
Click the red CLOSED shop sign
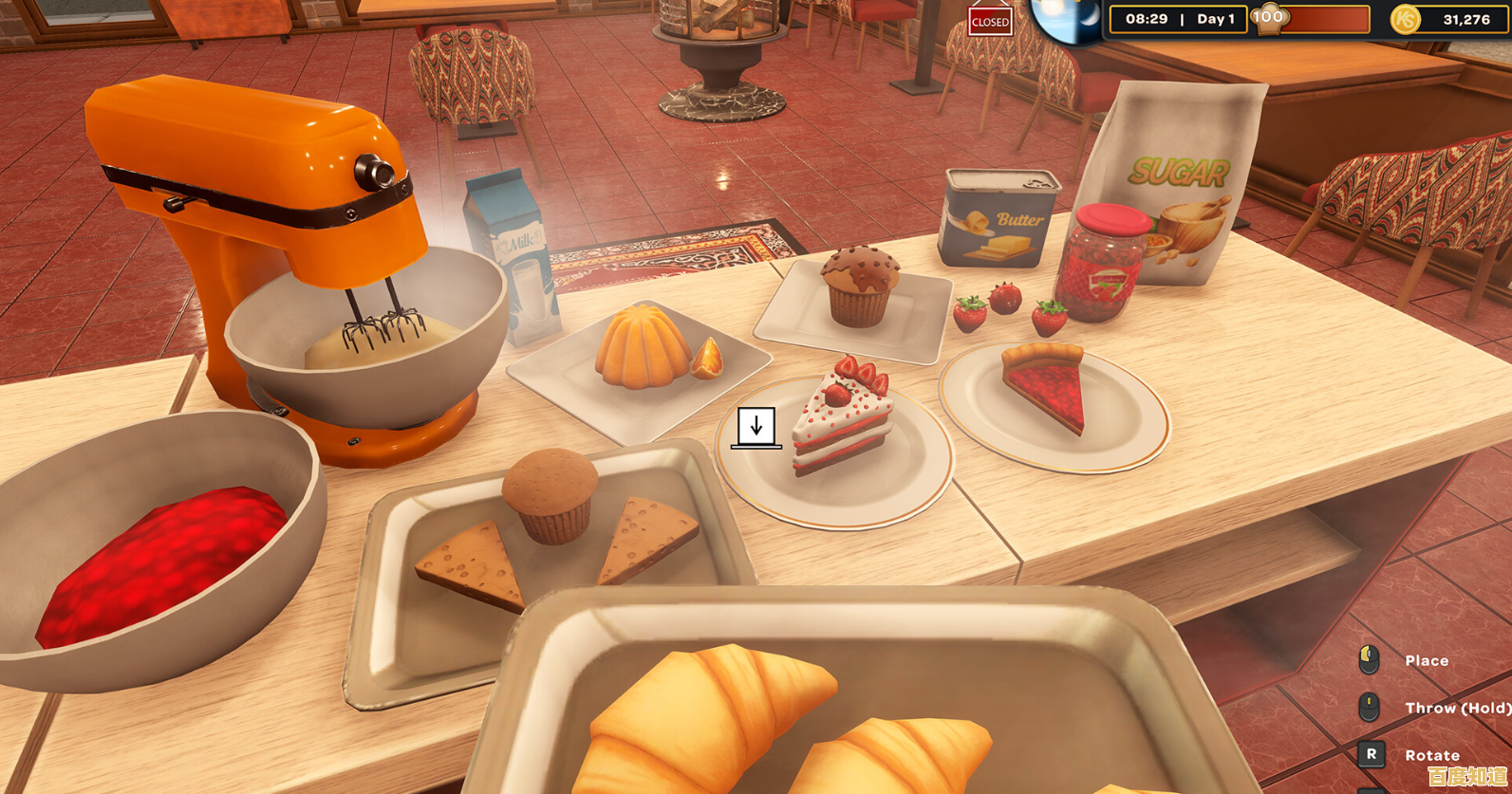(x=989, y=22)
